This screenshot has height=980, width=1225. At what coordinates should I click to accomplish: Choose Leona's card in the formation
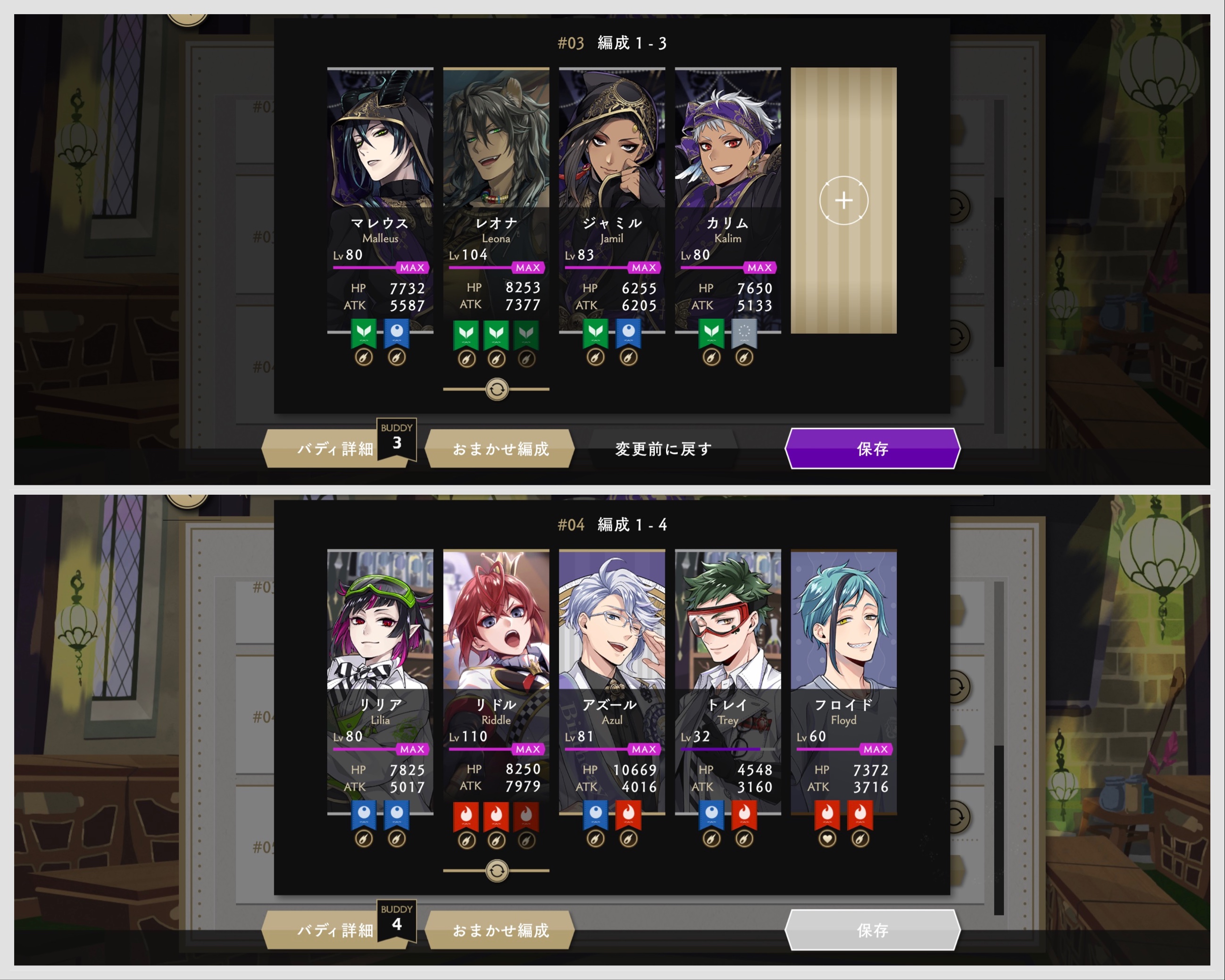(495, 170)
